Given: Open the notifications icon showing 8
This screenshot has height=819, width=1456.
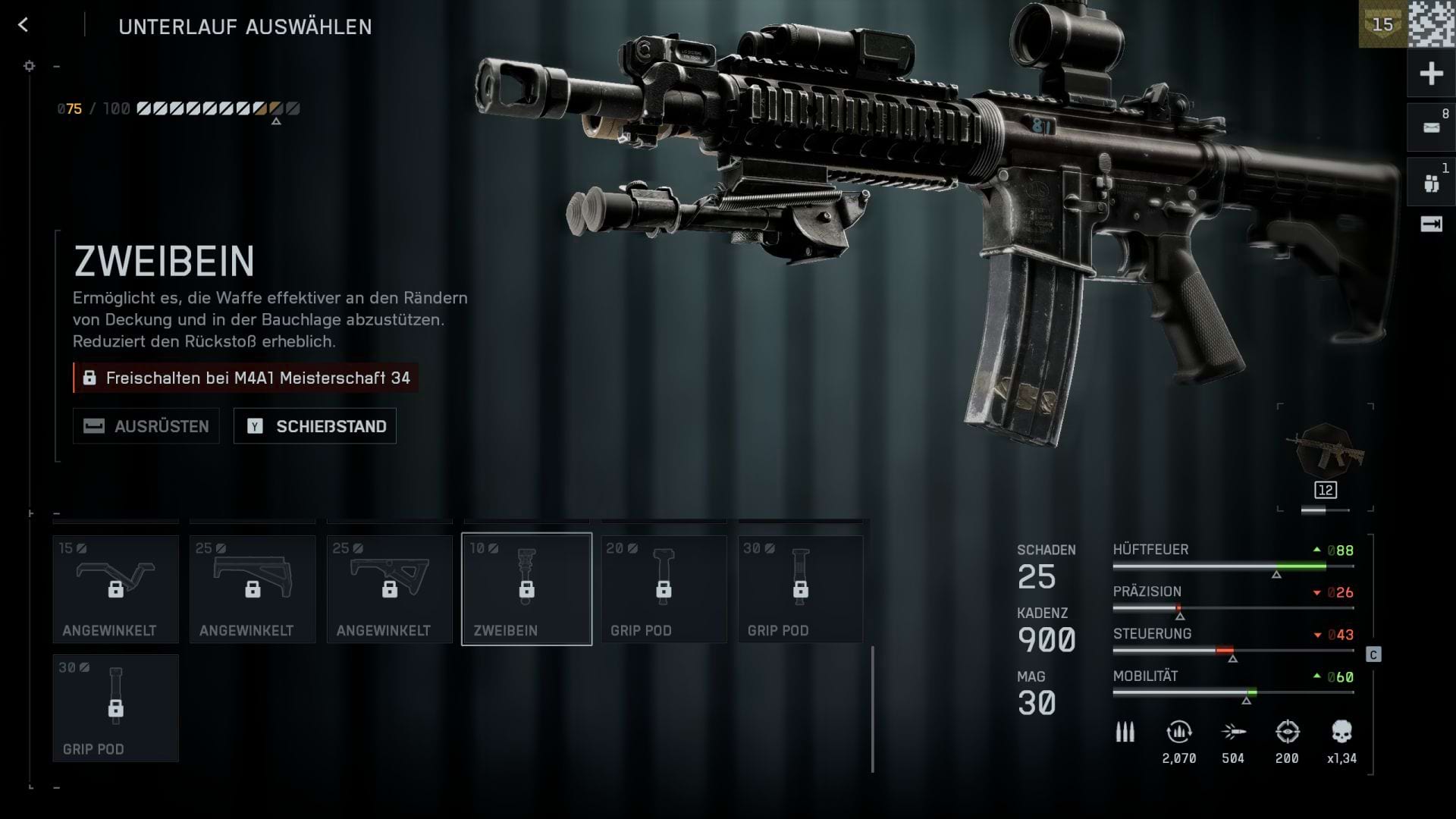Looking at the screenshot, I should point(1431,127).
